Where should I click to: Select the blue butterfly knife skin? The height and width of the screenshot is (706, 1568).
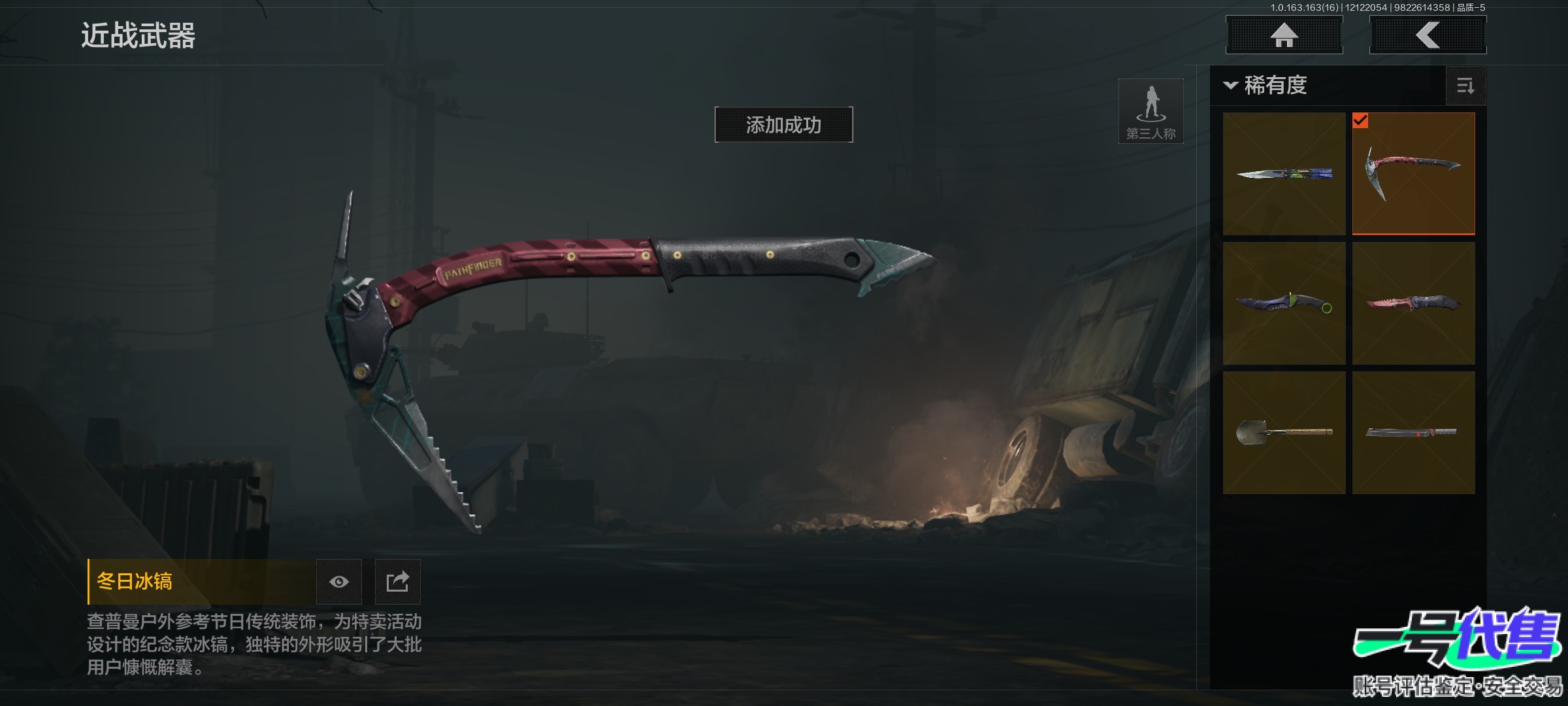1284,174
